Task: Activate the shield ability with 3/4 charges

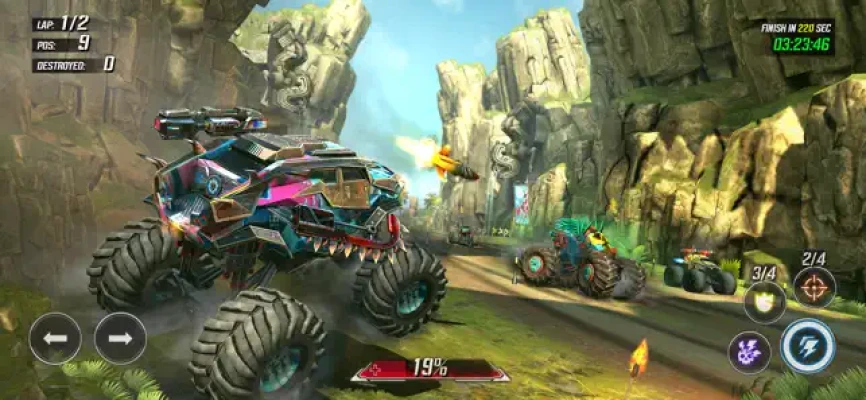Action: click(764, 301)
